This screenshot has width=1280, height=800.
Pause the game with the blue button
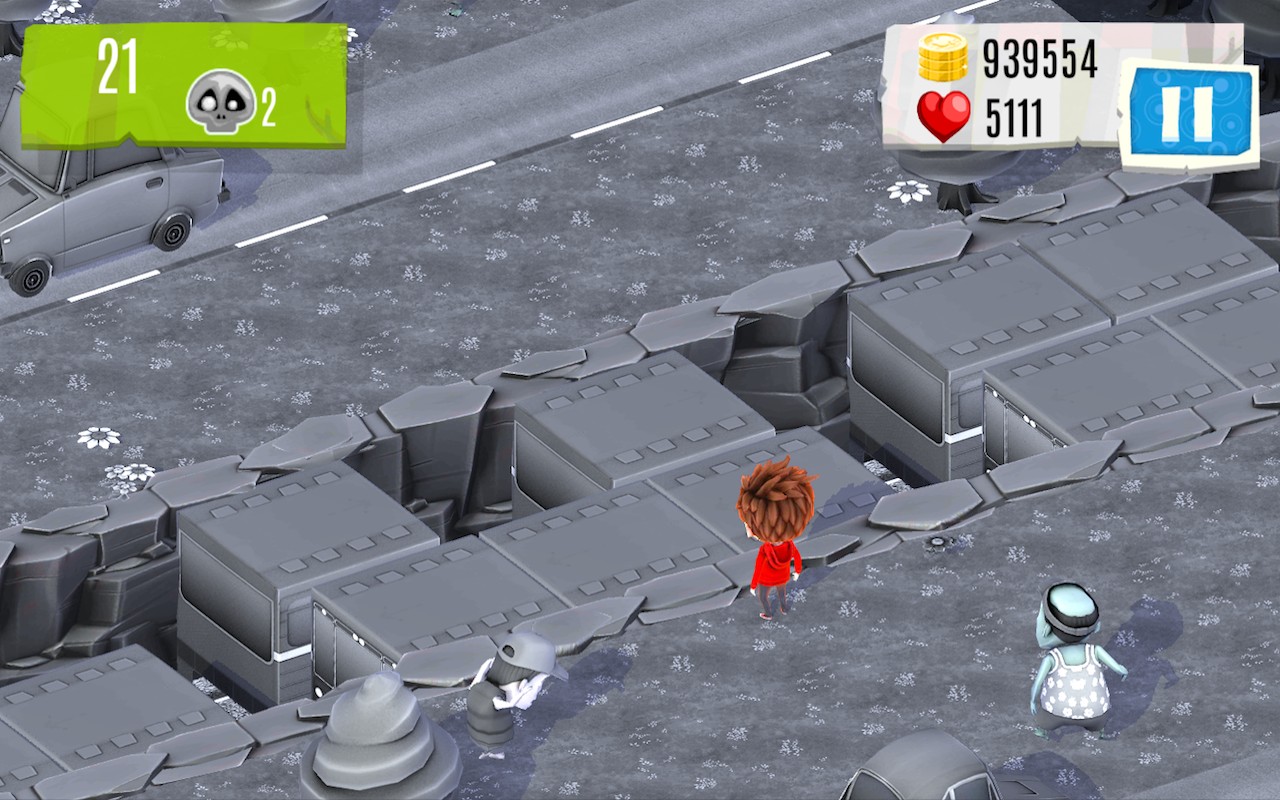tap(1188, 112)
